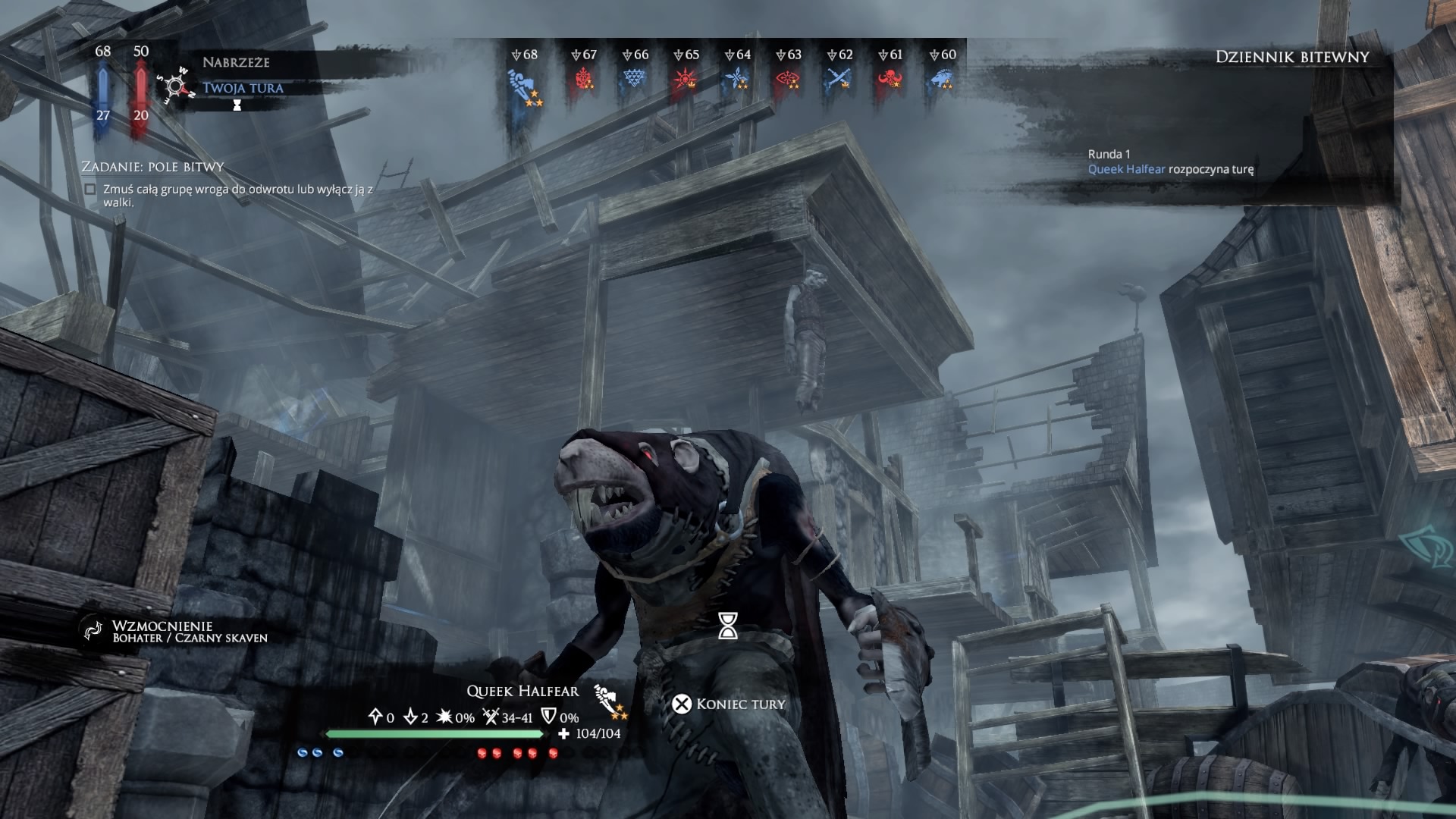The width and height of the screenshot is (1456, 819).
Task: Select the red chaos star leader banner
Action: [686, 79]
